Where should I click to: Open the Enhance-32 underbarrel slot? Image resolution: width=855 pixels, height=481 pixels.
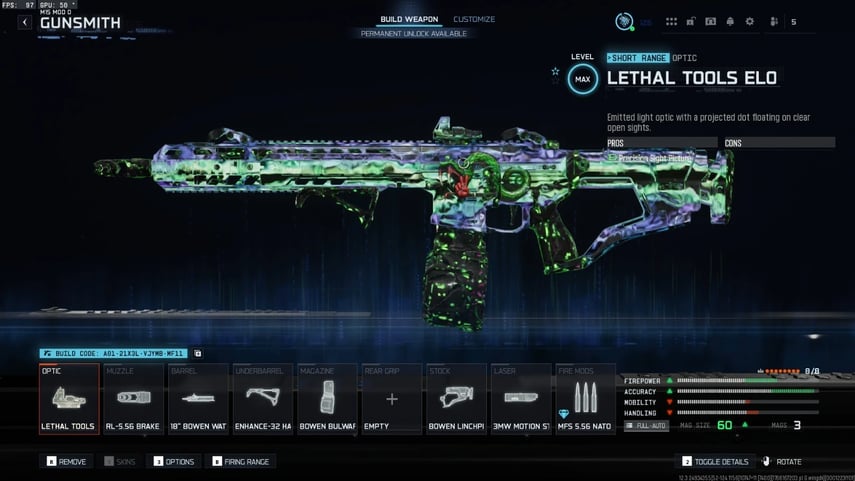click(x=262, y=399)
